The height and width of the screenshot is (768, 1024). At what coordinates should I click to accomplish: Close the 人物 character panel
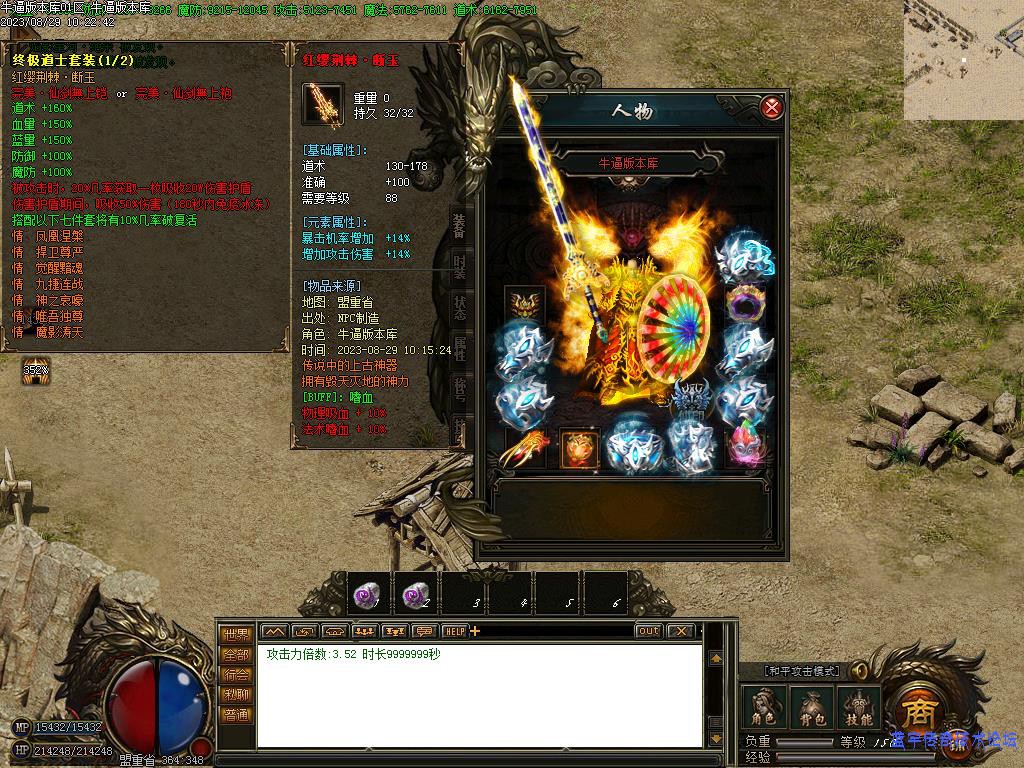pyautogui.click(x=771, y=108)
